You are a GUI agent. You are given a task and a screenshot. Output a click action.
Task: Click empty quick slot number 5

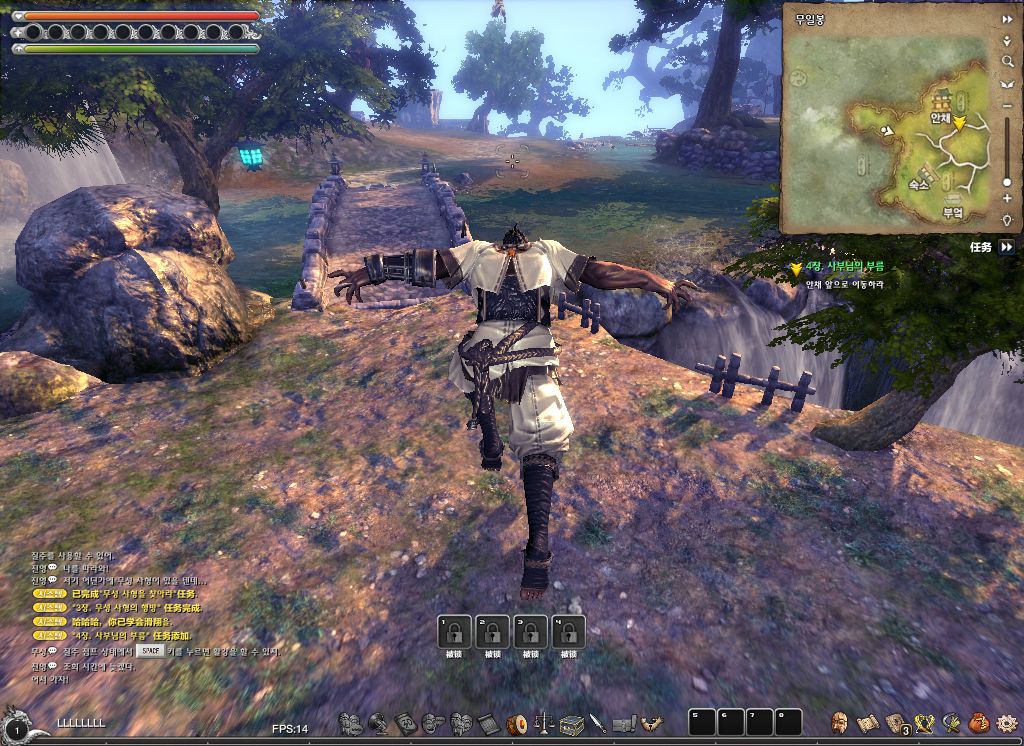coord(702,722)
